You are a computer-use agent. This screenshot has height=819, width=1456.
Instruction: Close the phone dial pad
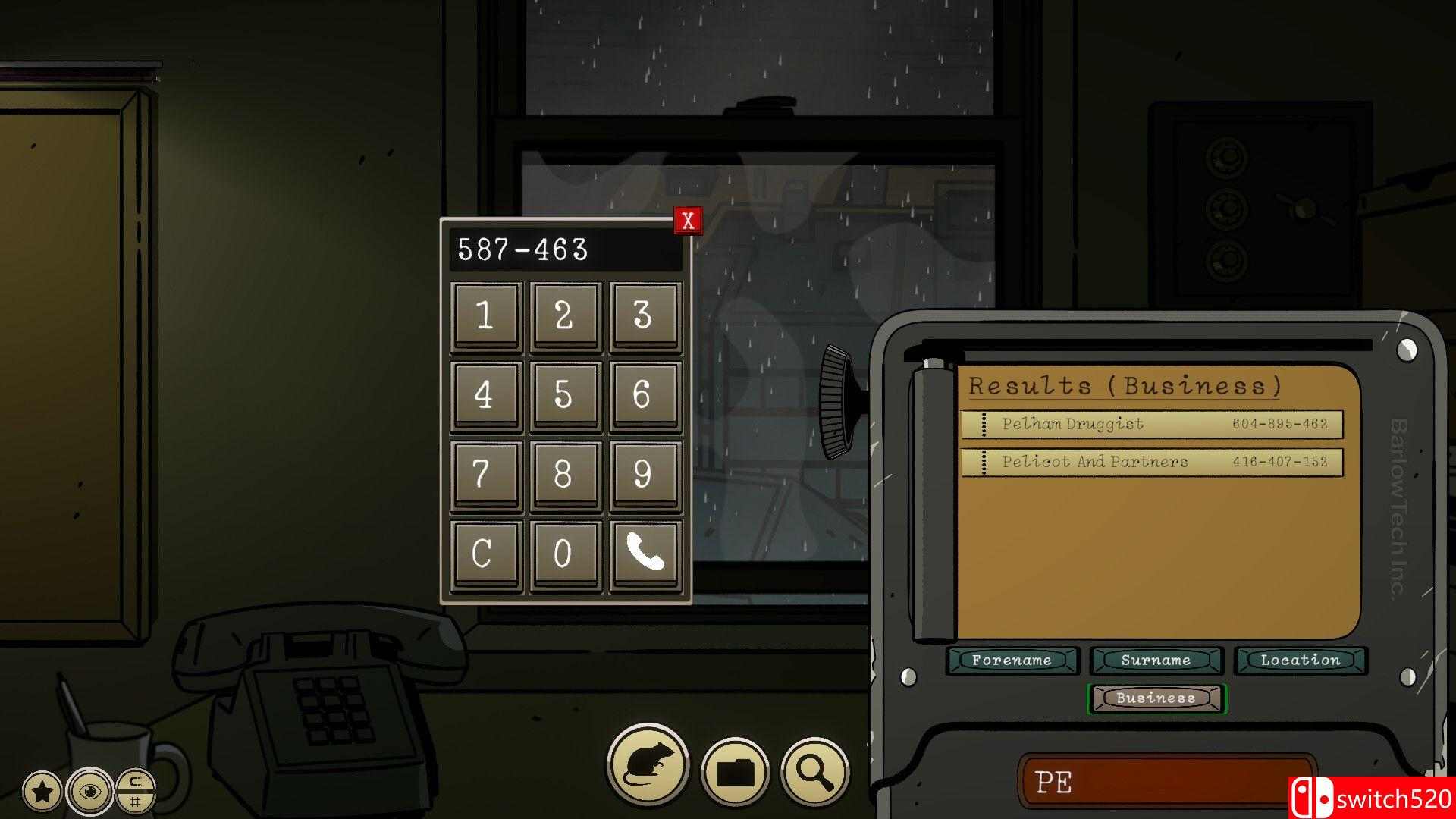[688, 221]
